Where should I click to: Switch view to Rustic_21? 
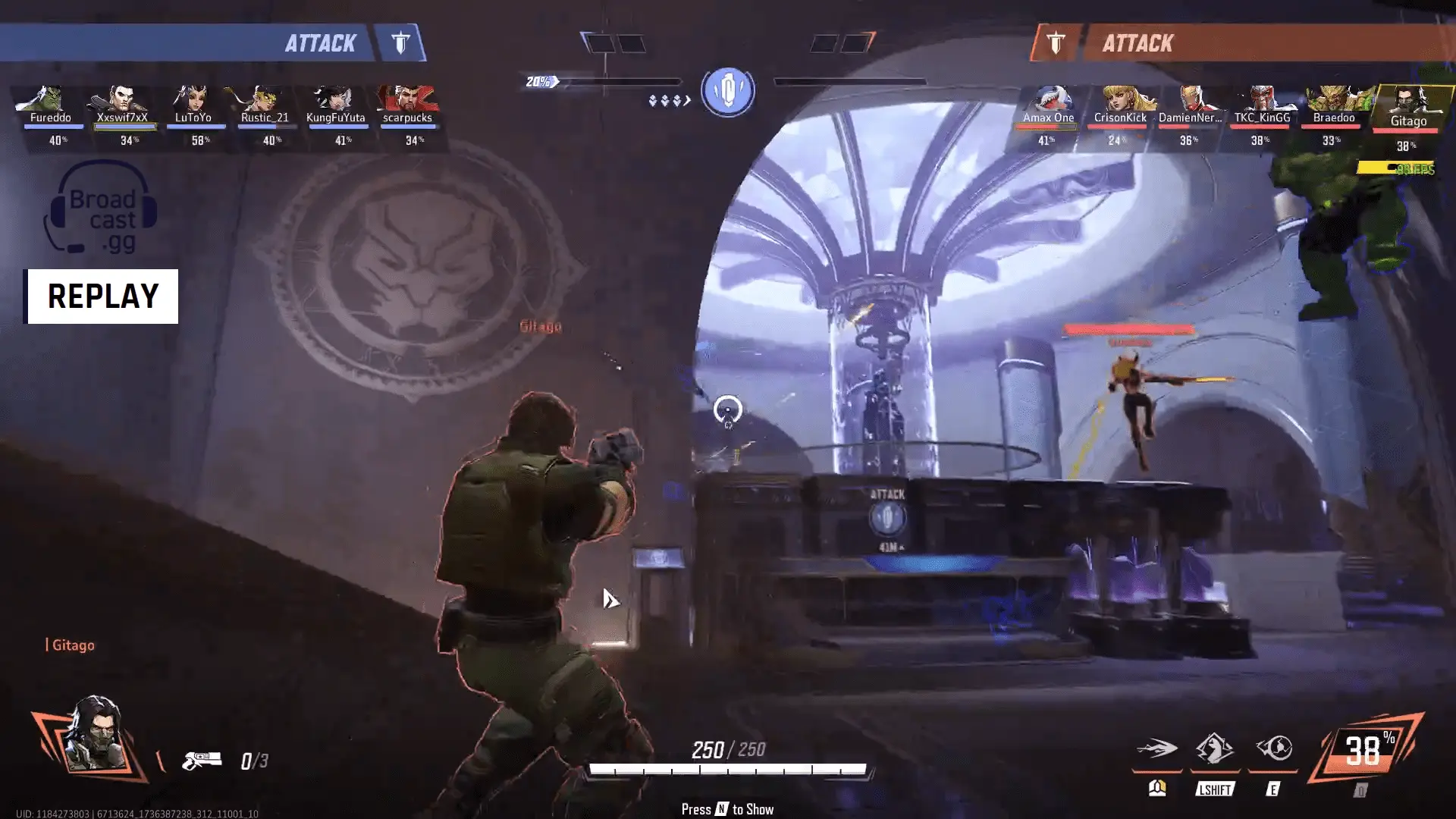point(264,101)
